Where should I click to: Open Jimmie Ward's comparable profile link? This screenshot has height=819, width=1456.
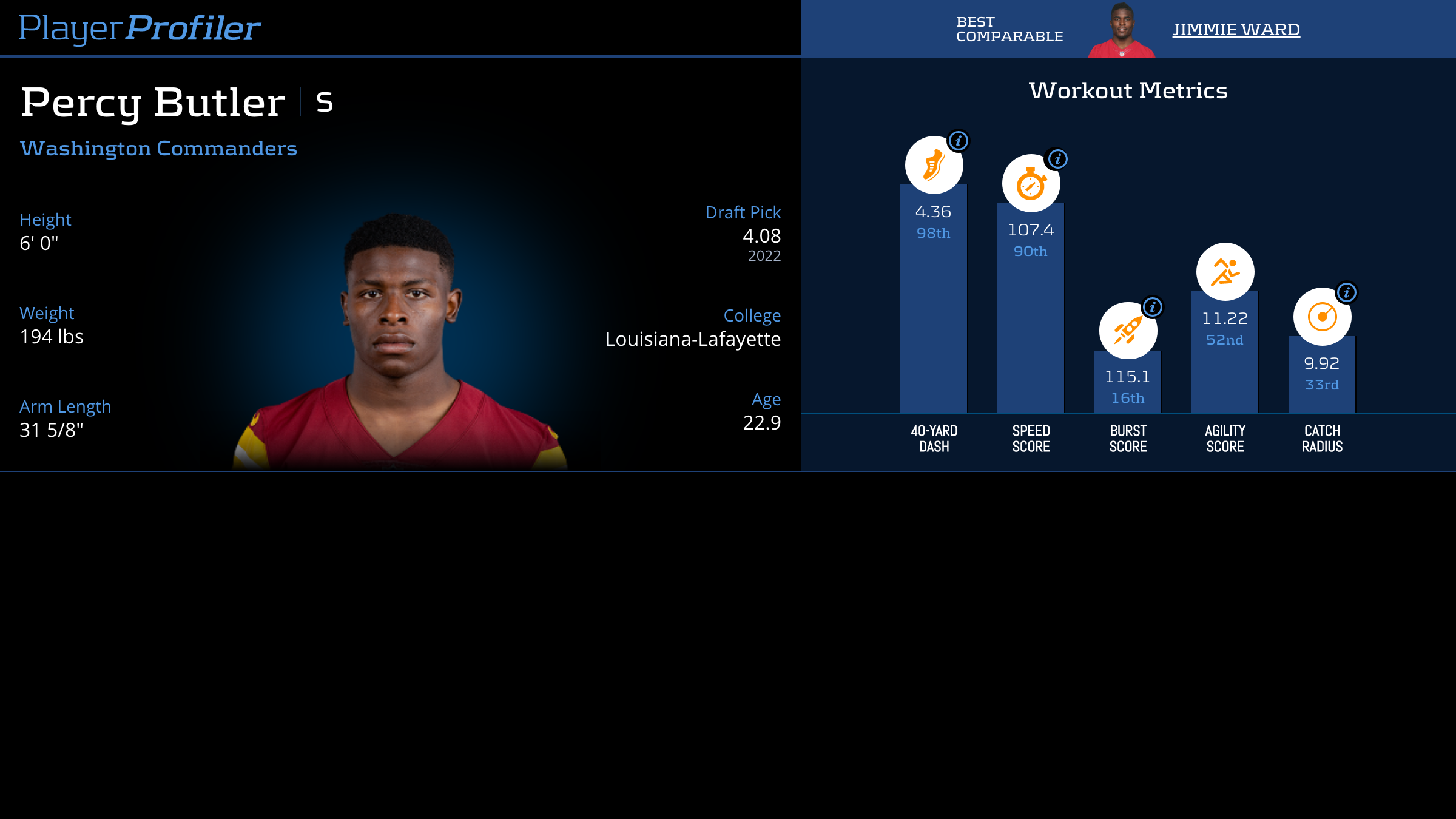point(1236,30)
